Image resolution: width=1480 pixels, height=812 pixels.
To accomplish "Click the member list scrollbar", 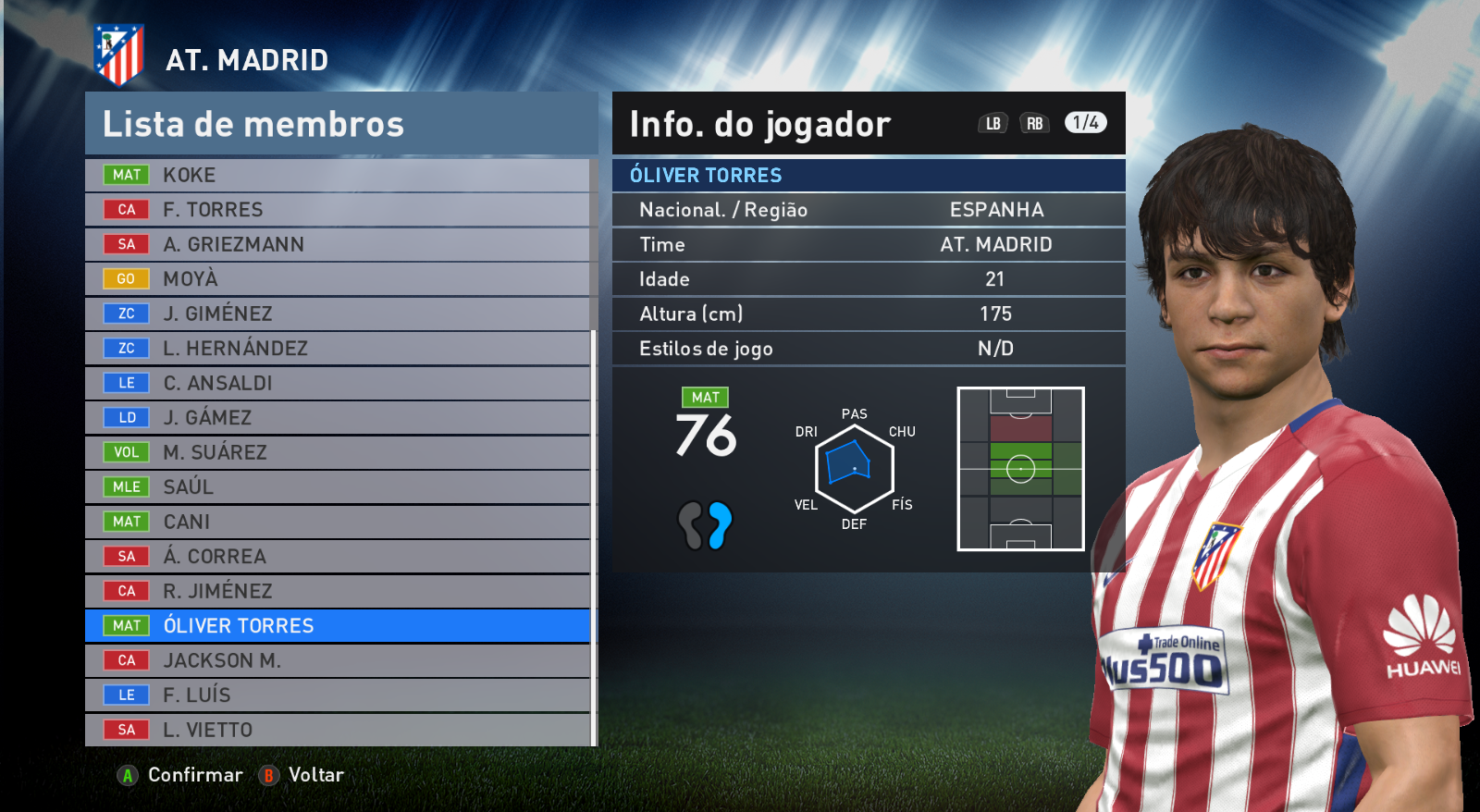I will coord(594,536).
